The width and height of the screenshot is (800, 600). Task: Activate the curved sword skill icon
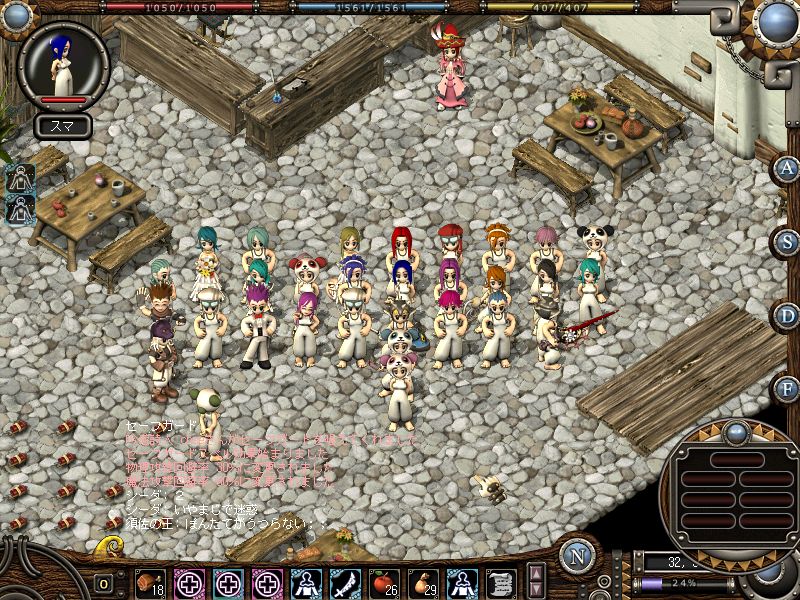click(345, 582)
